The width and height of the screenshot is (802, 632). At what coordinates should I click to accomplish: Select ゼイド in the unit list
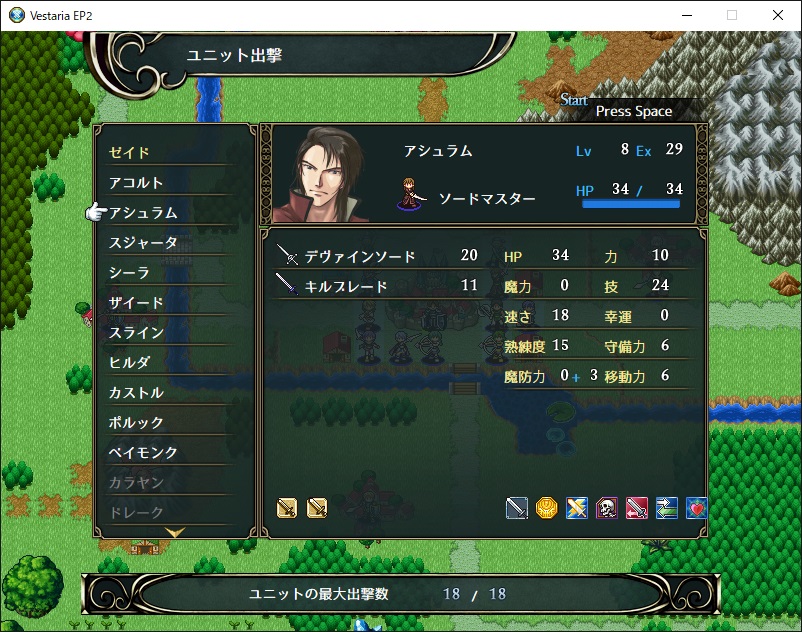tap(130, 153)
